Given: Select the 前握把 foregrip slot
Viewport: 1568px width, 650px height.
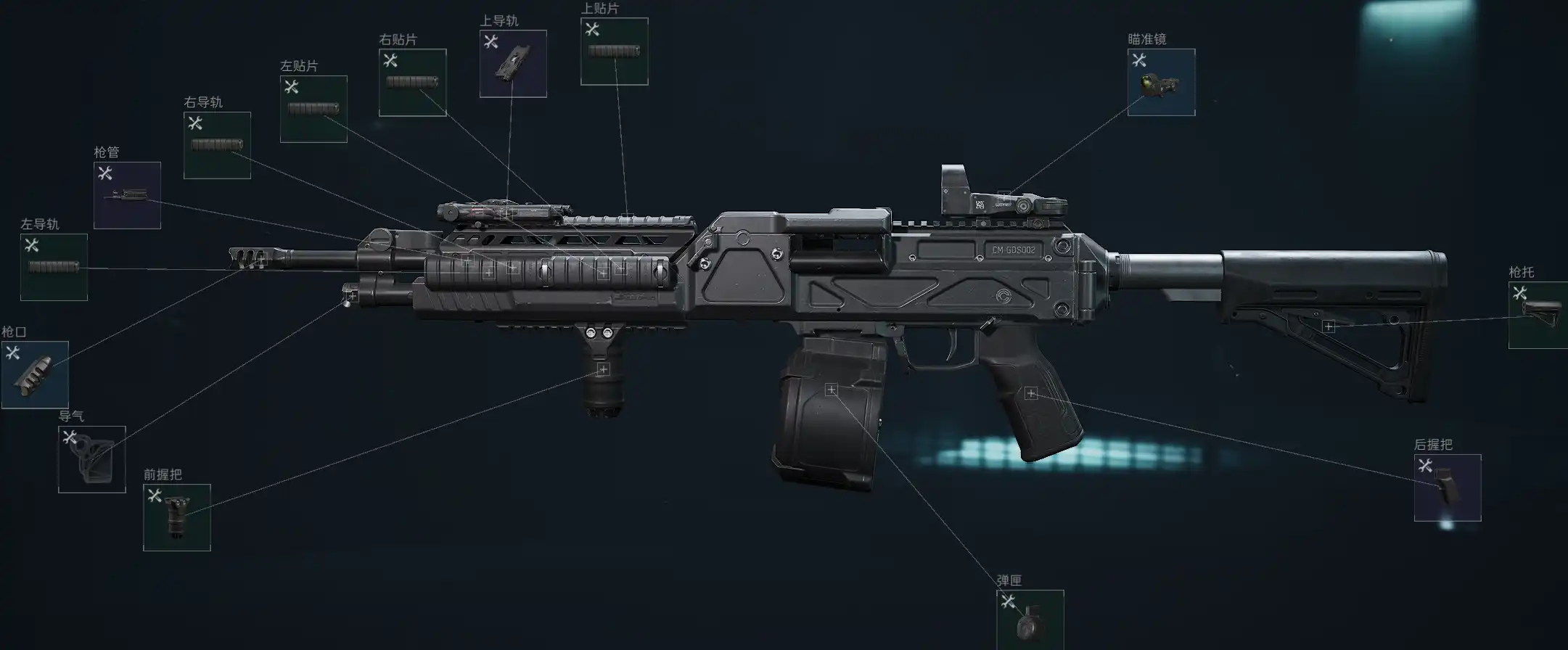Looking at the screenshot, I should coord(177,517).
